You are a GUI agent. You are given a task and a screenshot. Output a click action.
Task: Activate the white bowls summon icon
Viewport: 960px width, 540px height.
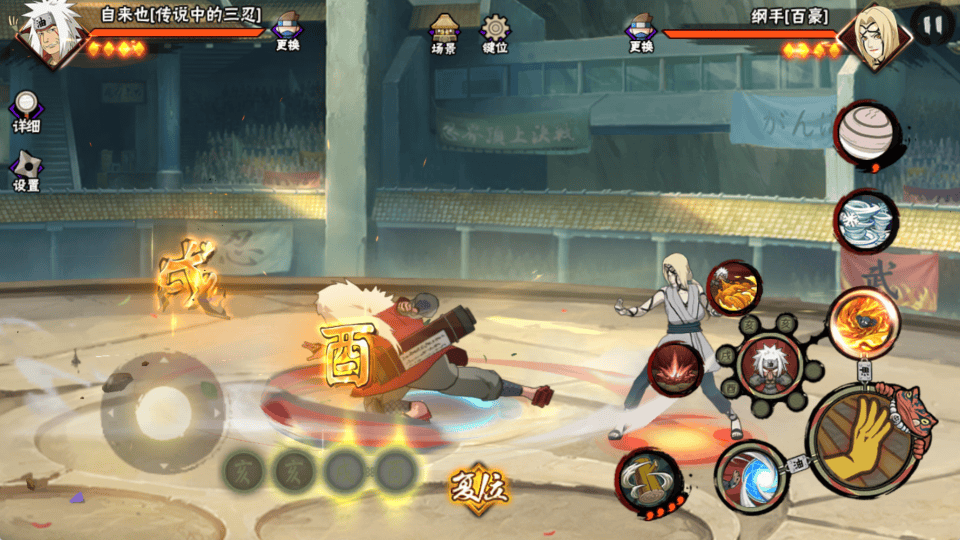tap(865, 221)
